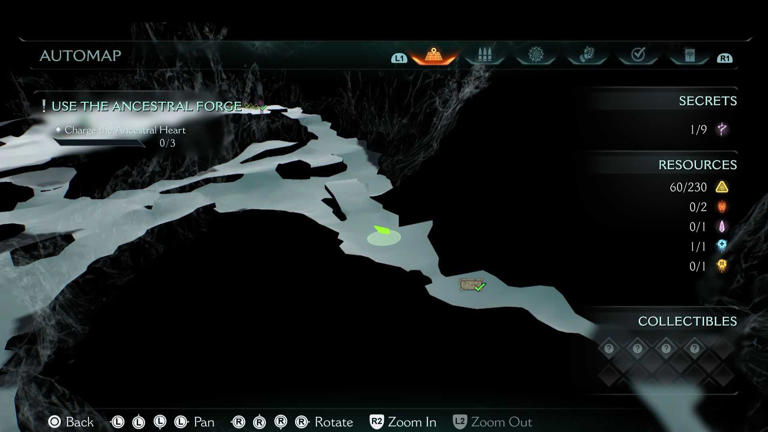Open the checkmark tab
Viewport: 768px width, 432px height.
[x=638, y=56]
